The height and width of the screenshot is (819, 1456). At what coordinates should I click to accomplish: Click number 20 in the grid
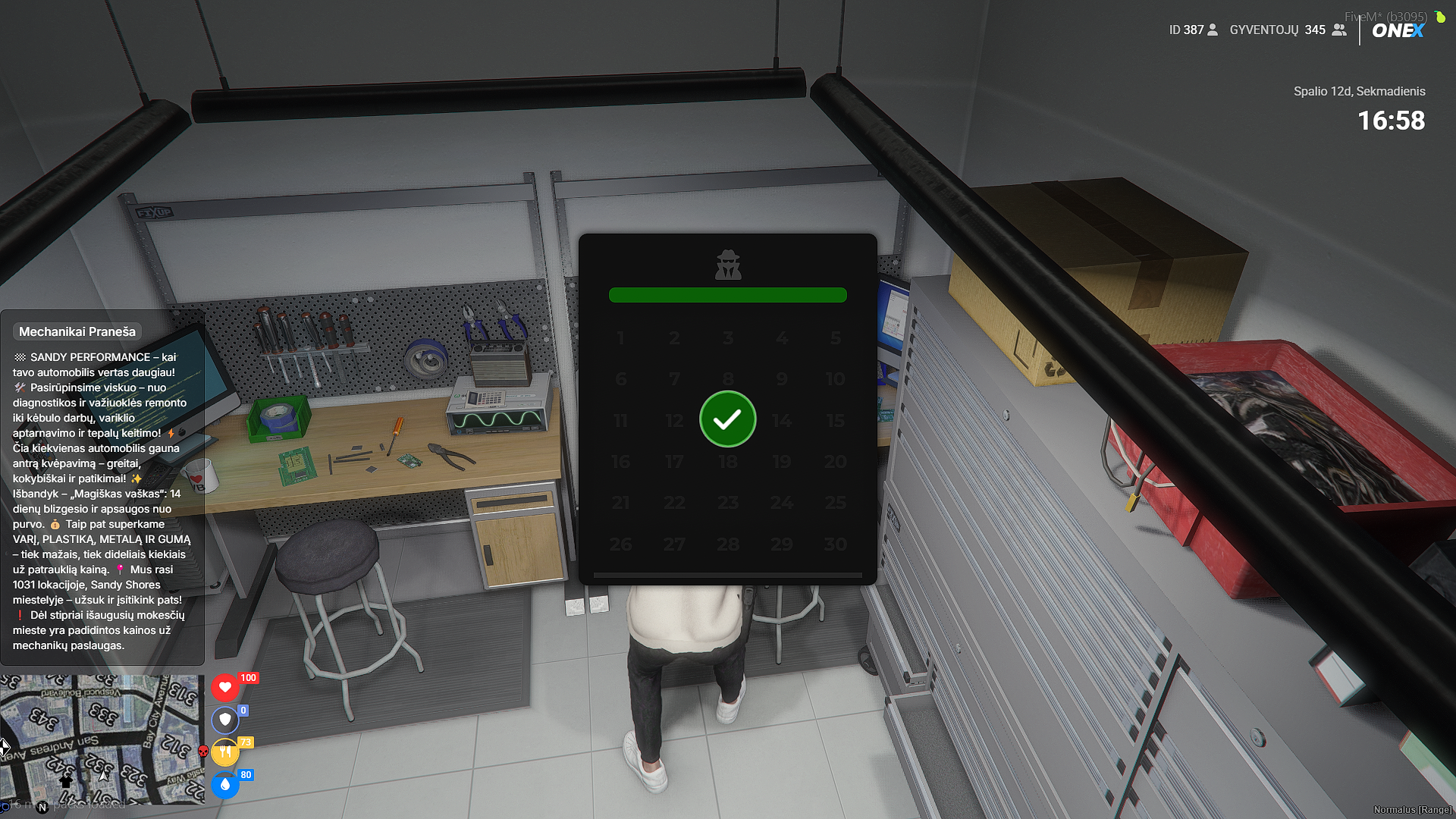[835, 462]
